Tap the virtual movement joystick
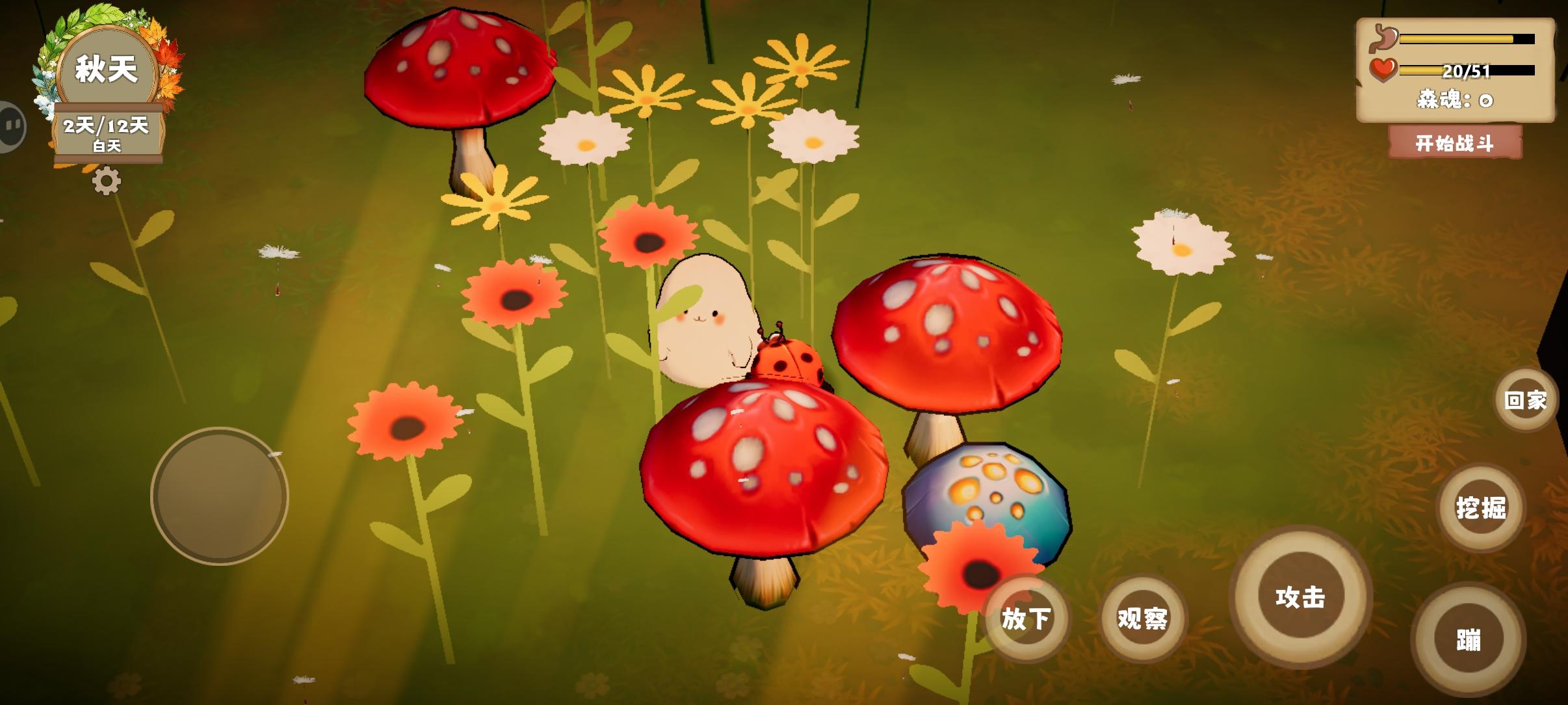Viewport: 1568px width, 705px height. coord(221,494)
